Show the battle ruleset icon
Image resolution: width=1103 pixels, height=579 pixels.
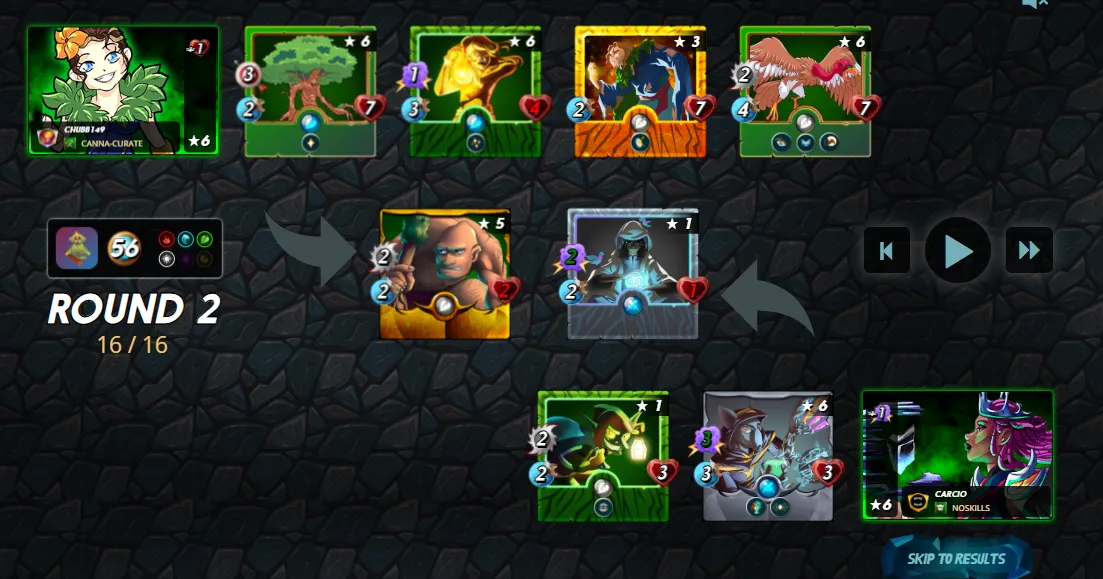[x=77, y=248]
